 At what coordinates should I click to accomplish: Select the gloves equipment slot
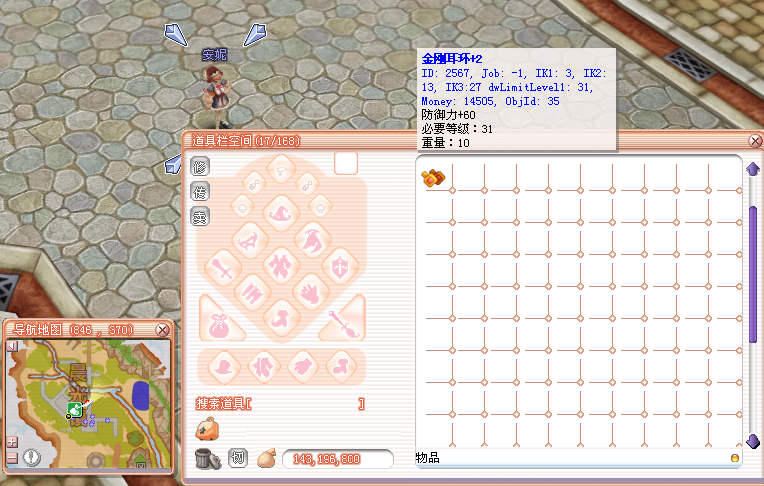click(x=311, y=293)
